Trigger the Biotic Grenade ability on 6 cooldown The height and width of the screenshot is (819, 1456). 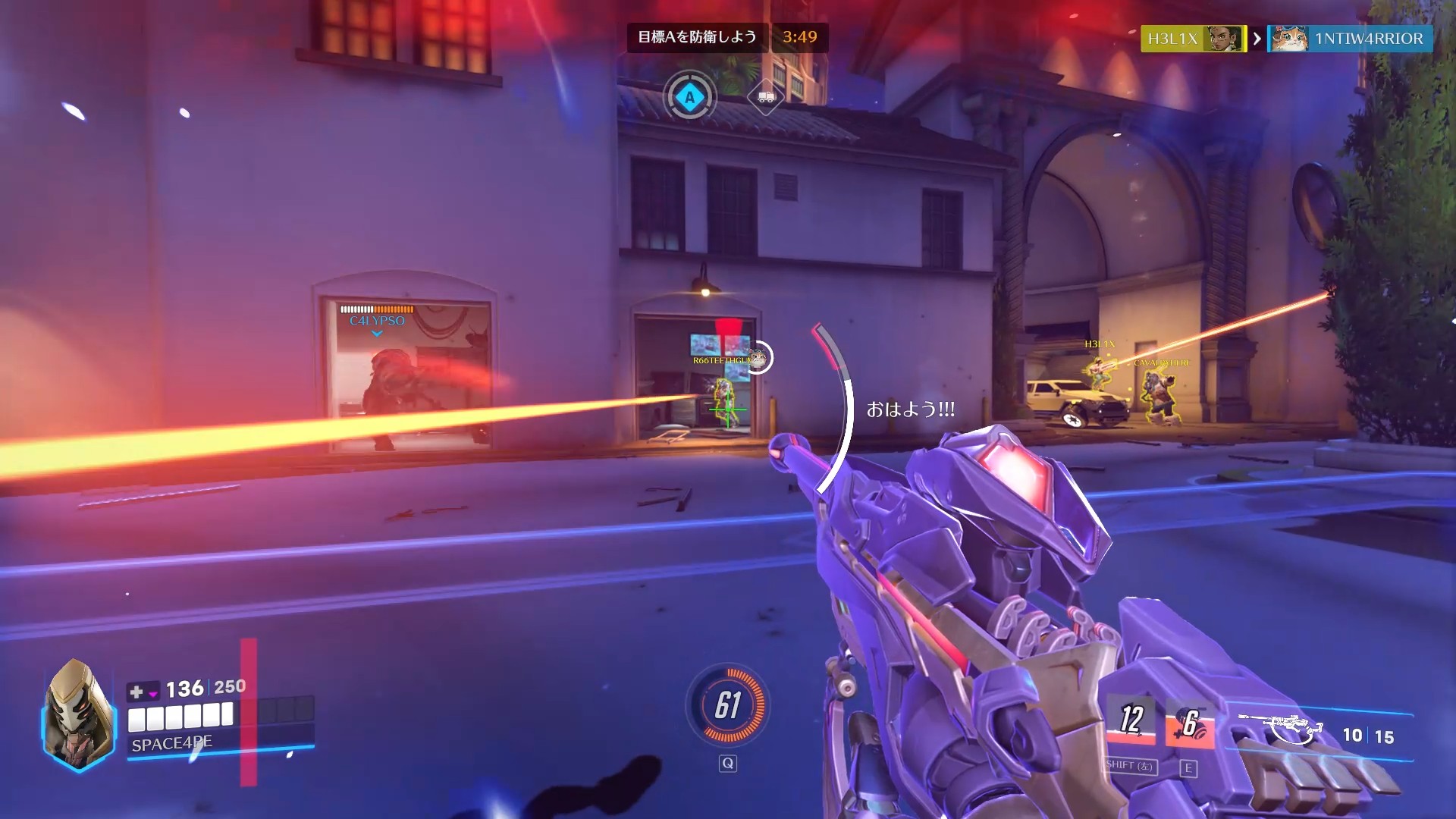pos(1189,723)
